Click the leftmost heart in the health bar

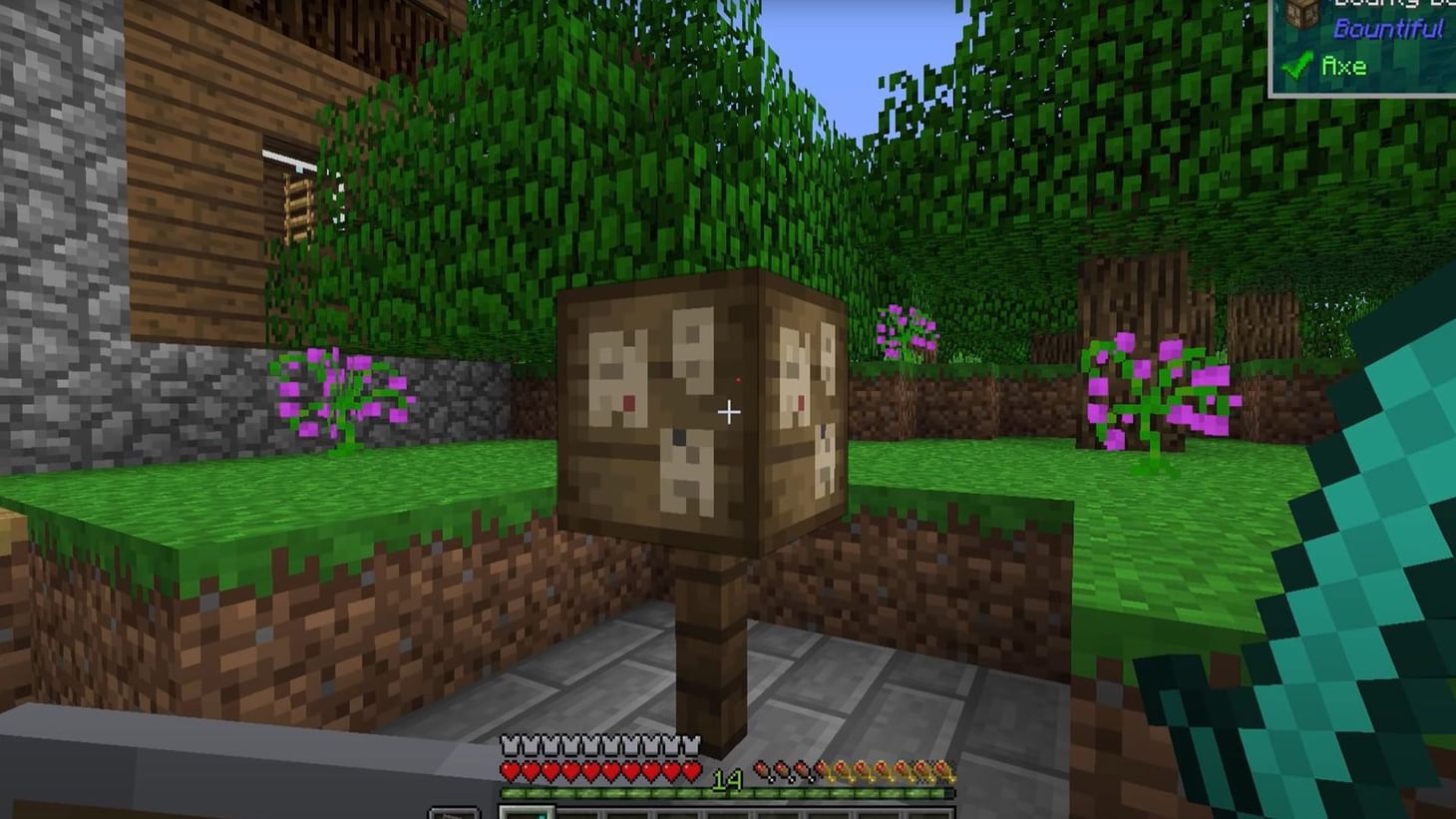pos(511,768)
